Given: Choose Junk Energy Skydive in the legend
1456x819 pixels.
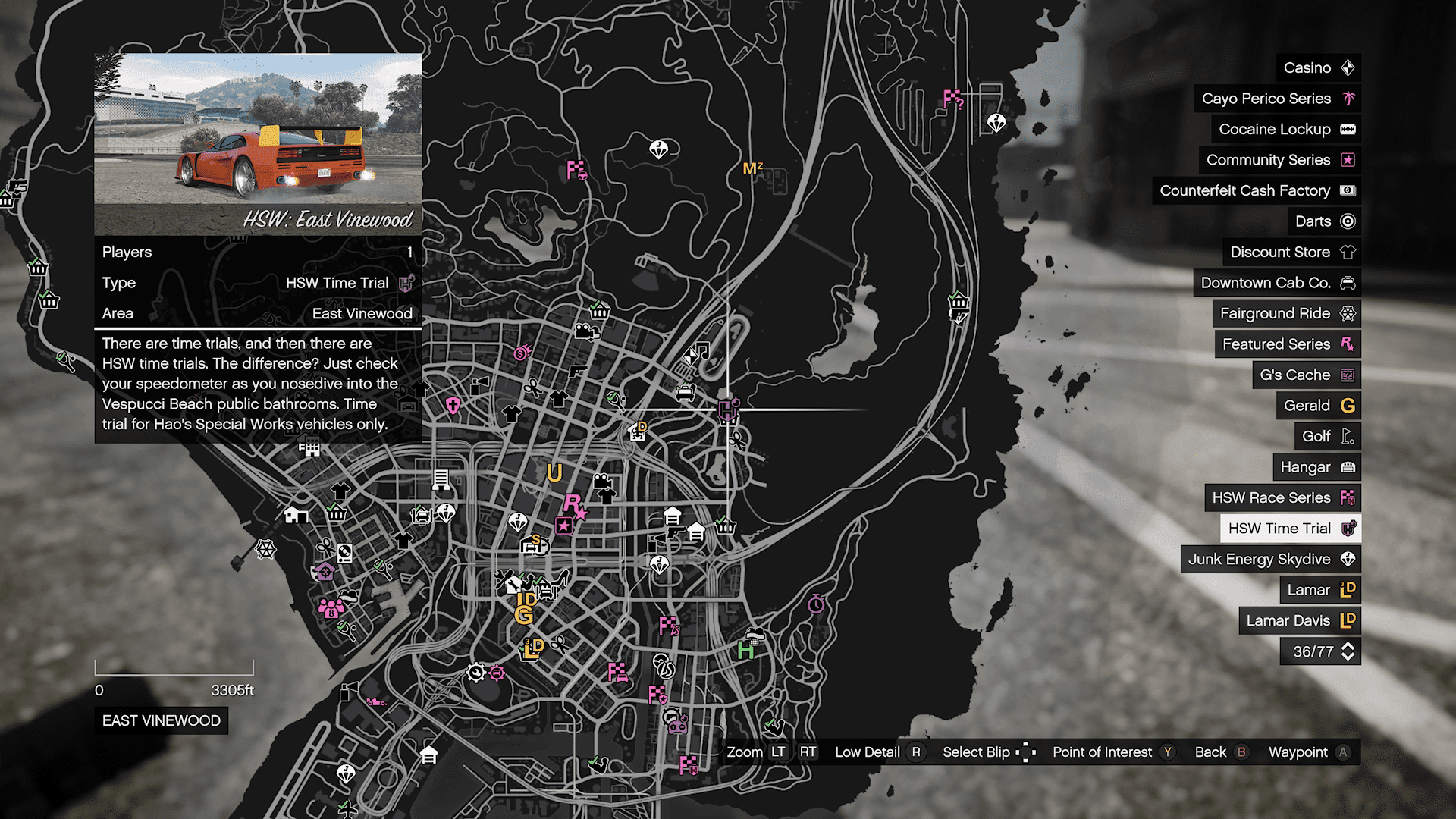Looking at the screenshot, I should pos(1270,559).
